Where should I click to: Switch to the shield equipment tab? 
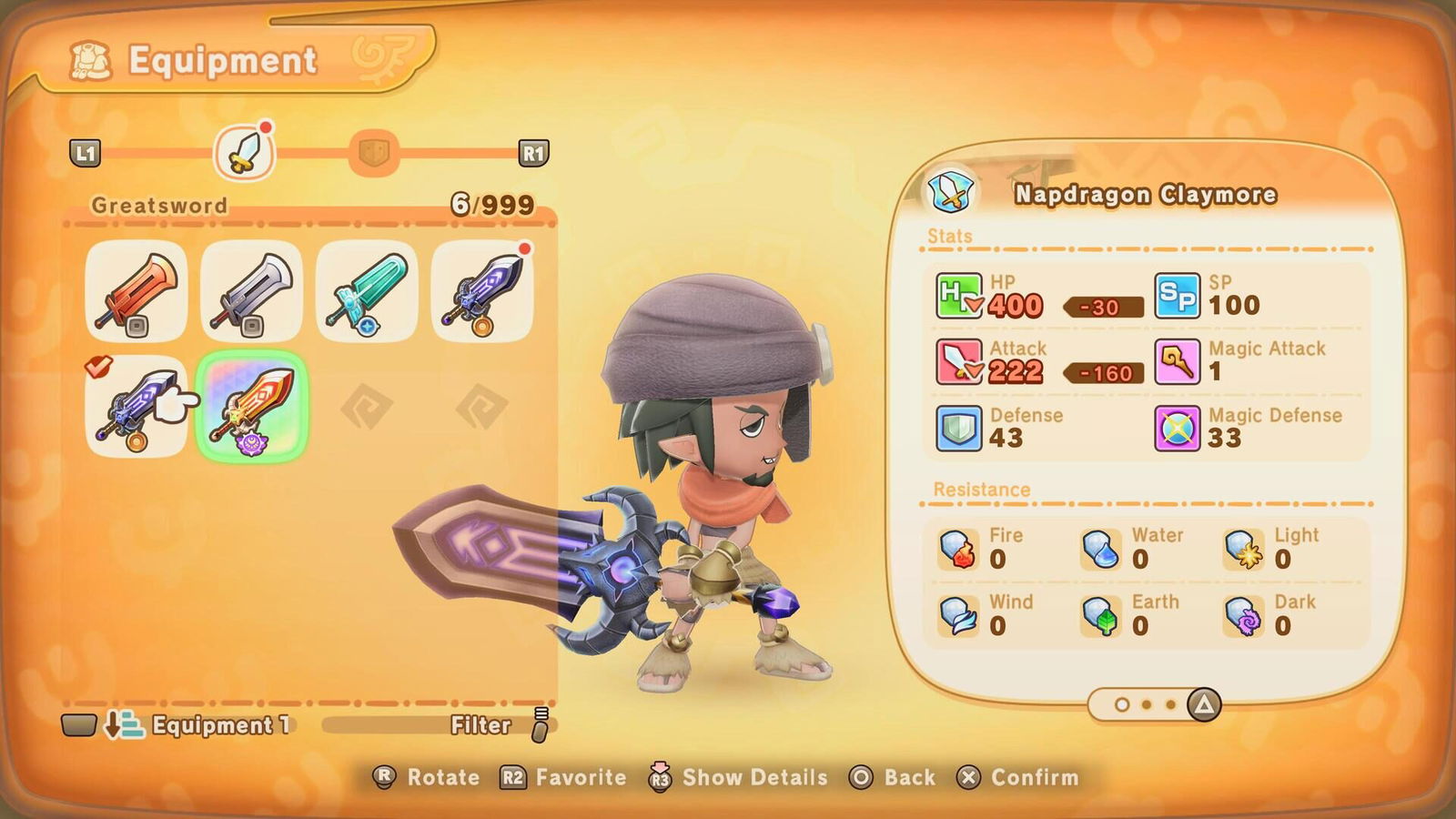(374, 153)
